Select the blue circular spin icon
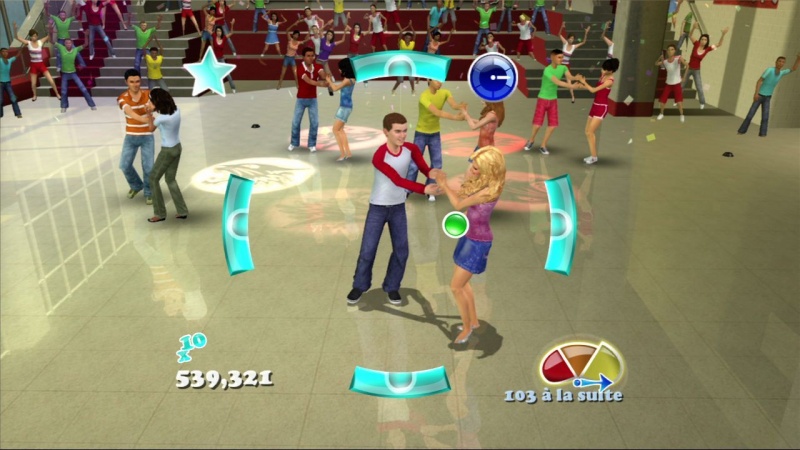The height and width of the screenshot is (450, 800). pos(493,77)
